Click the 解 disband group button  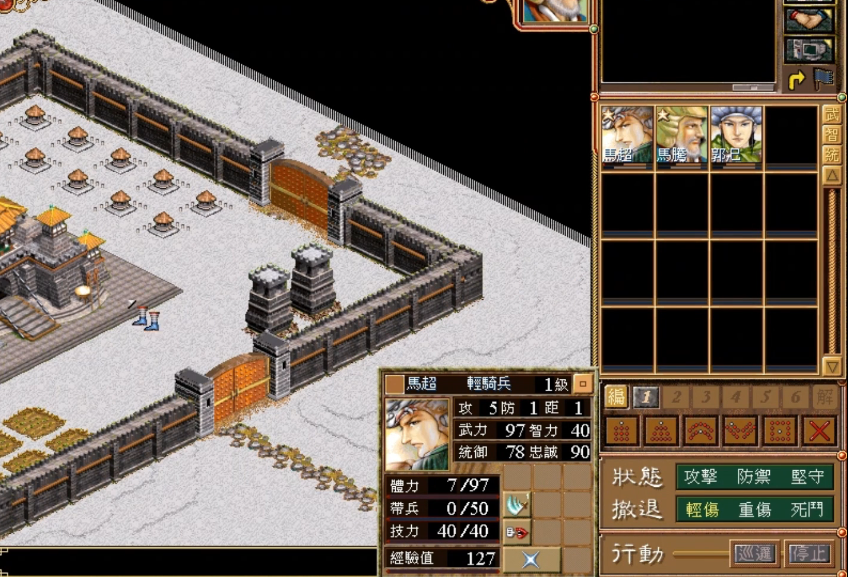point(823,397)
